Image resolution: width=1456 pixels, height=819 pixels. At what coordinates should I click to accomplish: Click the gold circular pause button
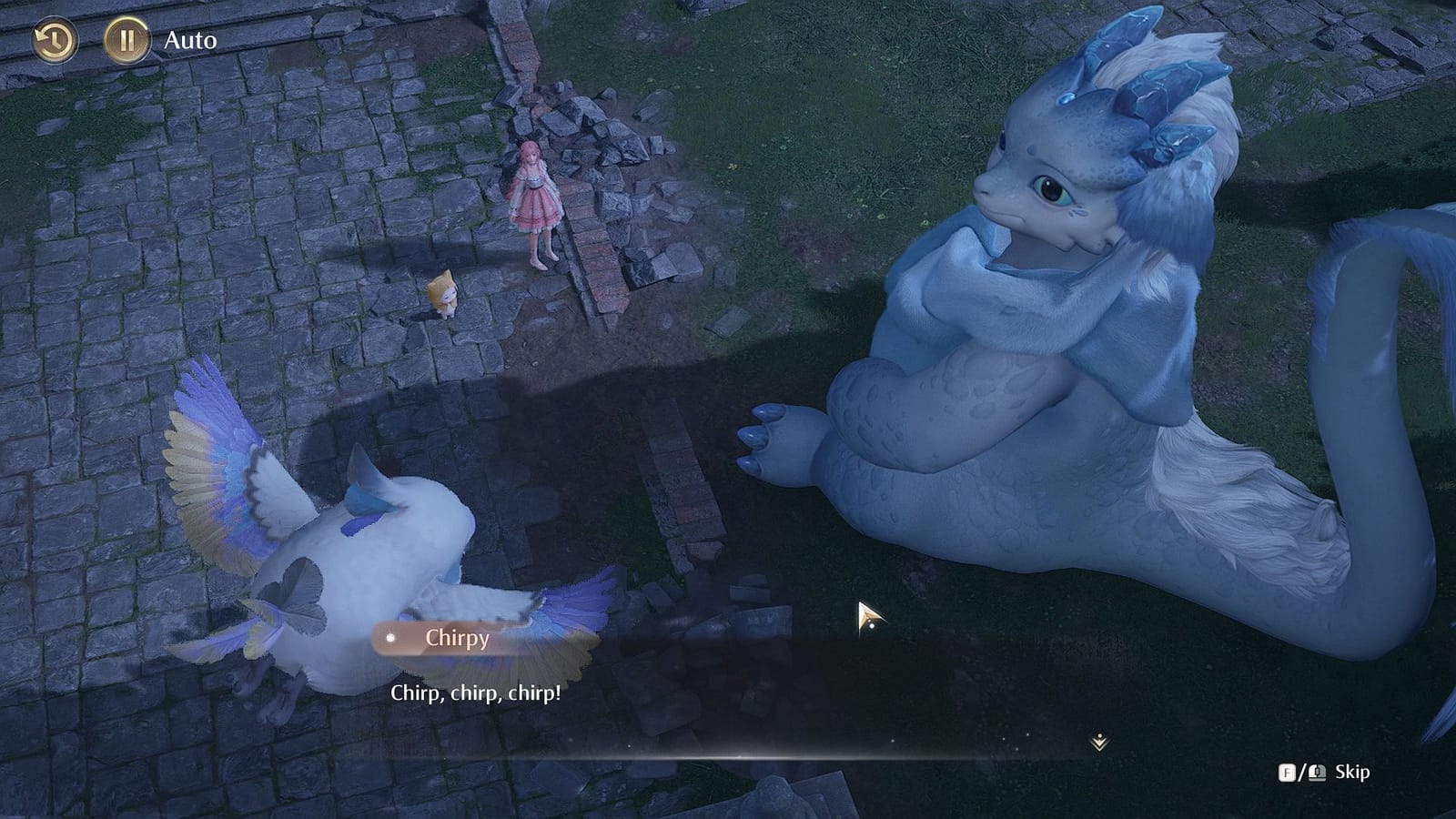127,38
